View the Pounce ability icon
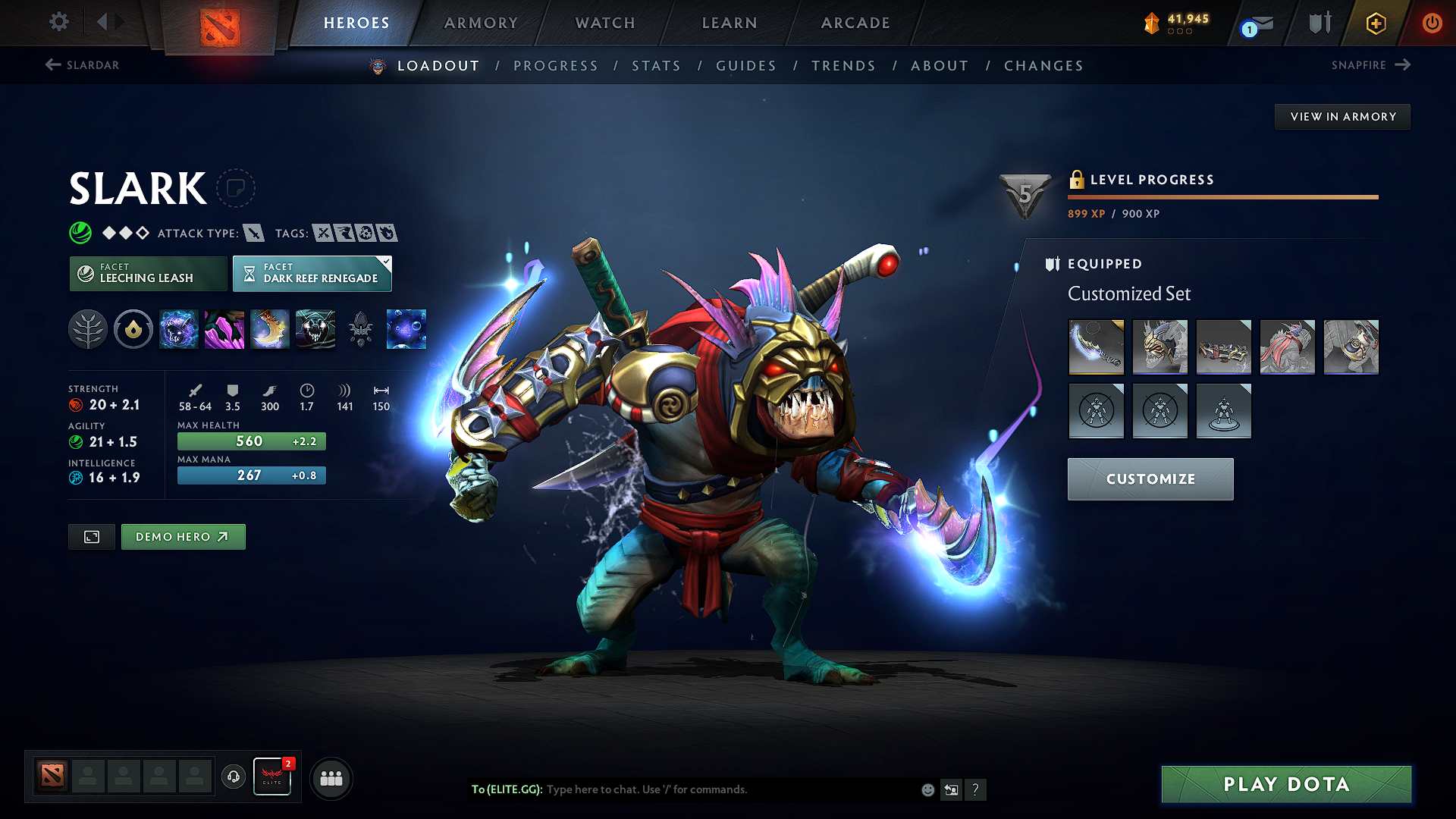 pyautogui.click(x=224, y=329)
